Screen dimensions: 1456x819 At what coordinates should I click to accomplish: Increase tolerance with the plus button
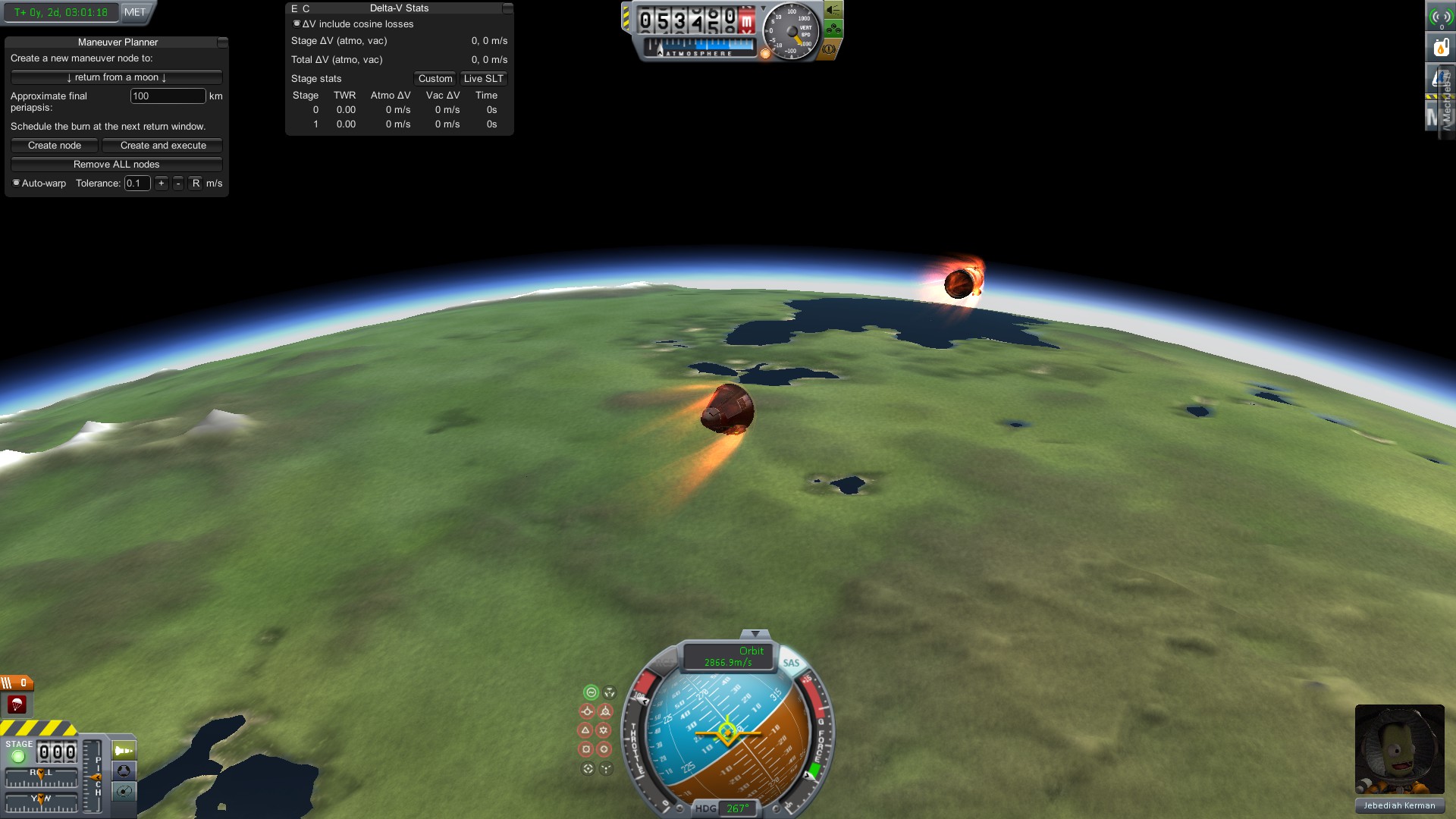point(162,184)
